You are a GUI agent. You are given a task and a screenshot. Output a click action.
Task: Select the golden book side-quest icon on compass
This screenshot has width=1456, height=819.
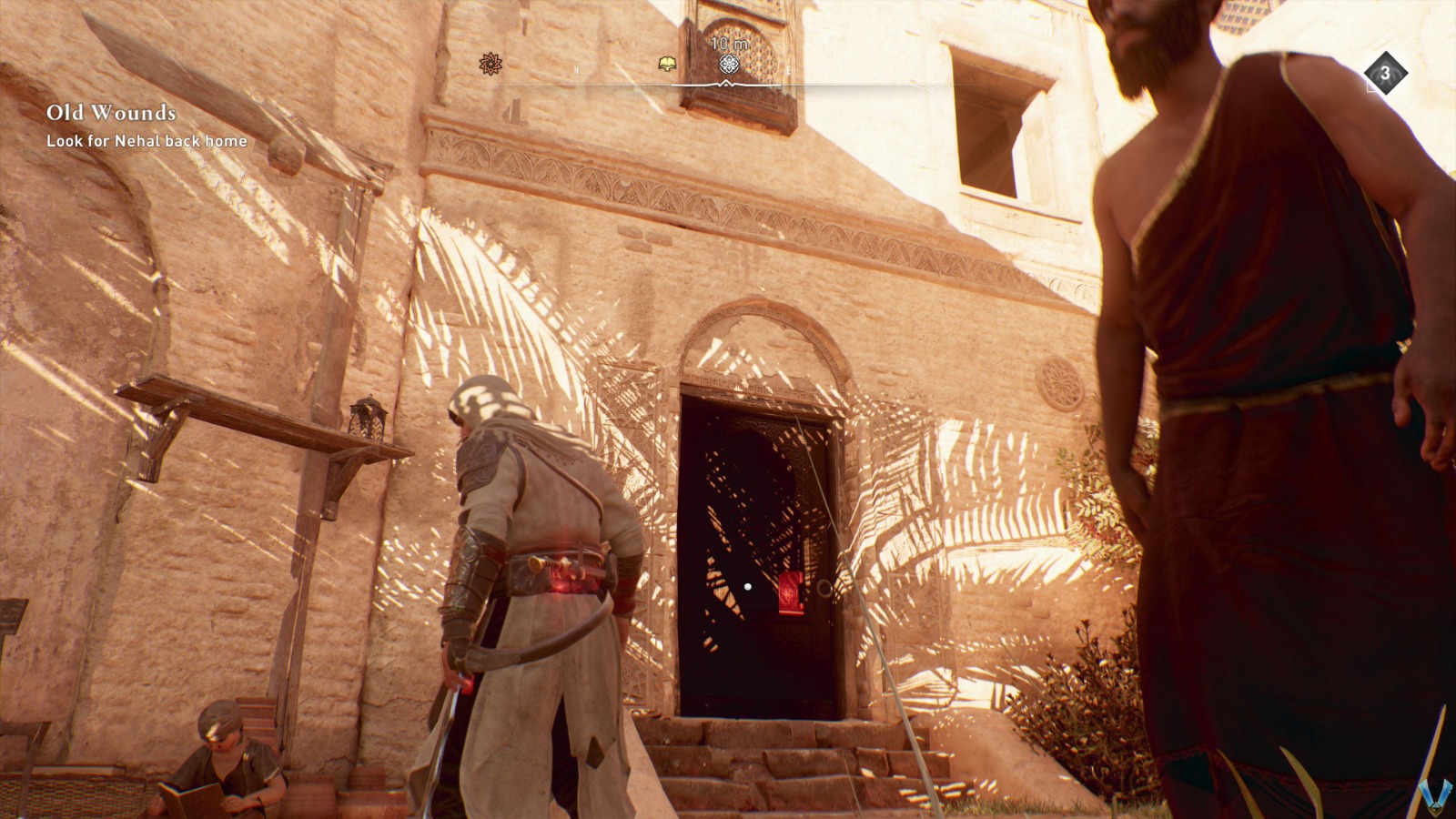pyautogui.click(x=666, y=64)
